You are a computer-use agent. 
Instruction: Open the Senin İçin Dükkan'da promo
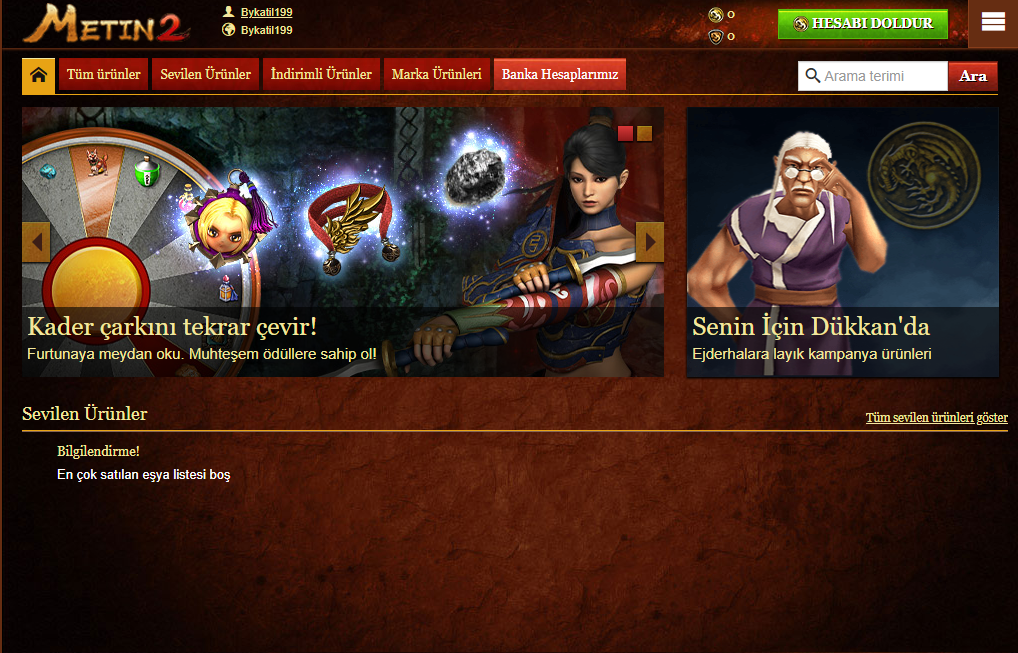pos(842,242)
